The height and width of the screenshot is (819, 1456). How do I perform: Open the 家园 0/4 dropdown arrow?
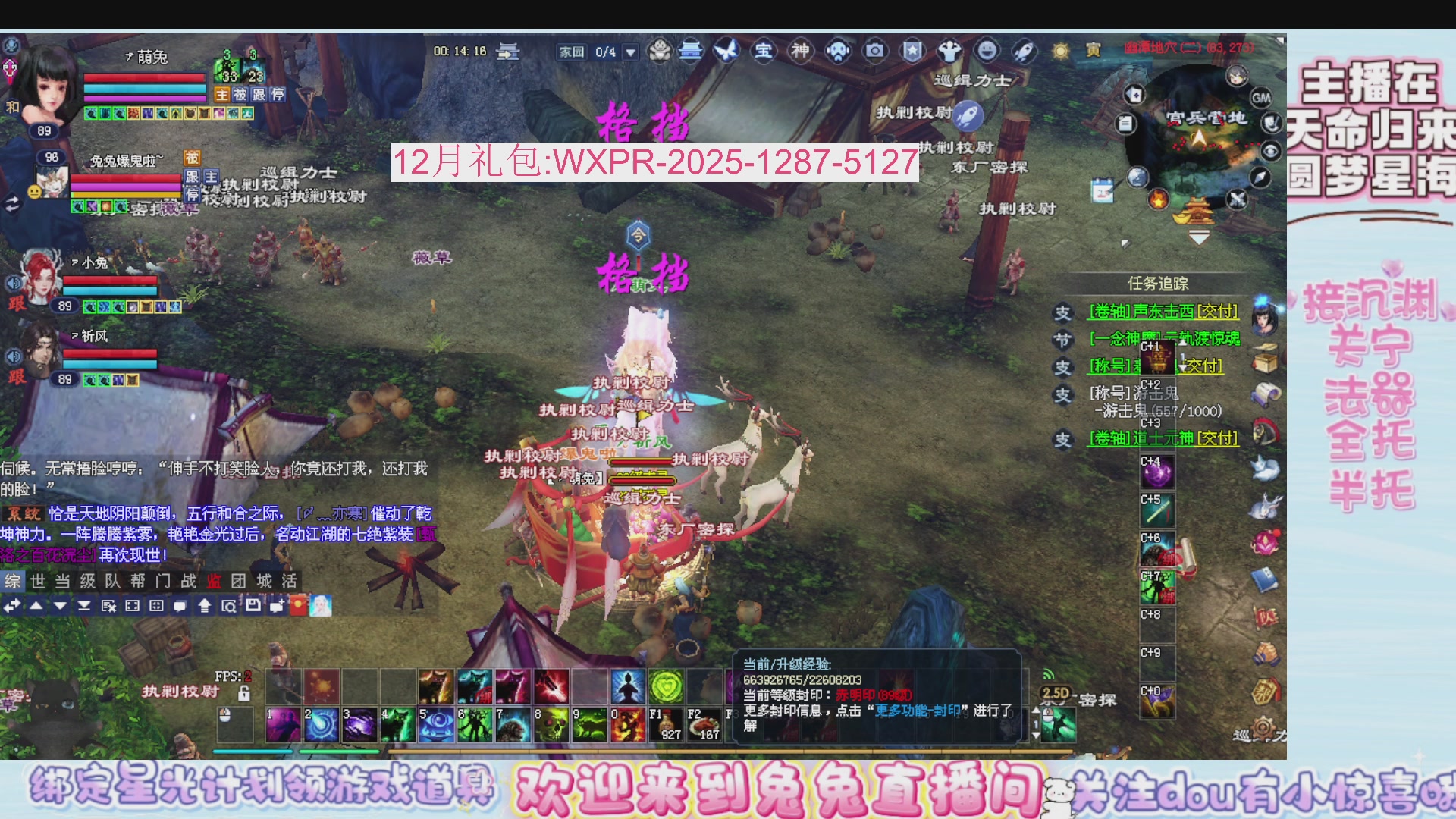(x=629, y=52)
